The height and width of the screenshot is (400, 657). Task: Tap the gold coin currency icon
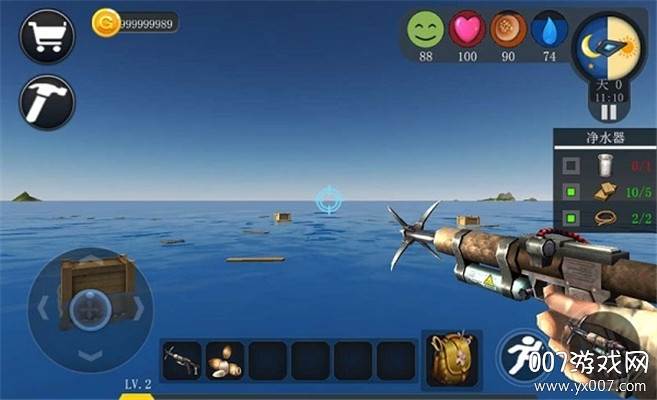104,22
